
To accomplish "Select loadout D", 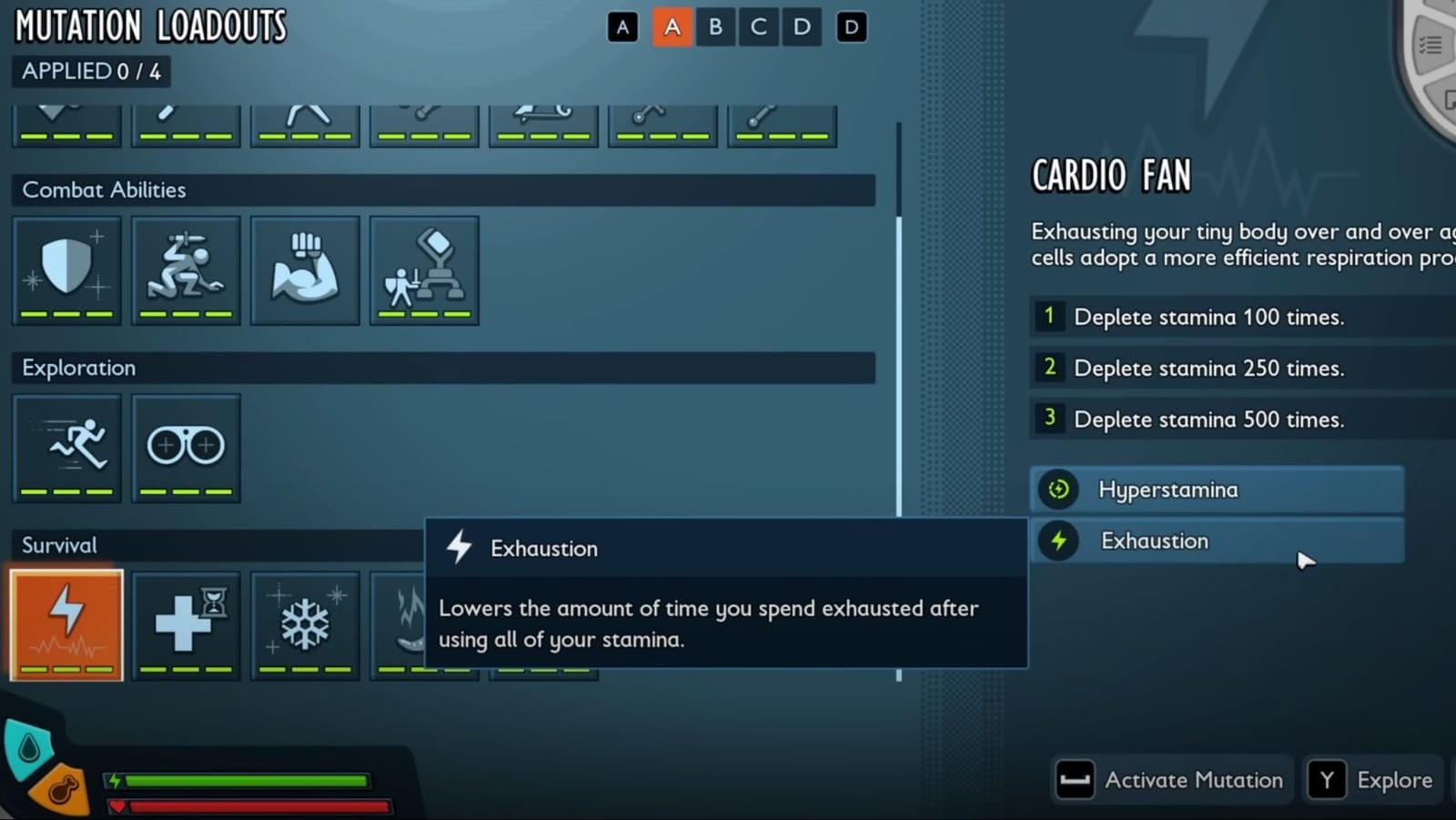I will pyautogui.click(x=801, y=26).
